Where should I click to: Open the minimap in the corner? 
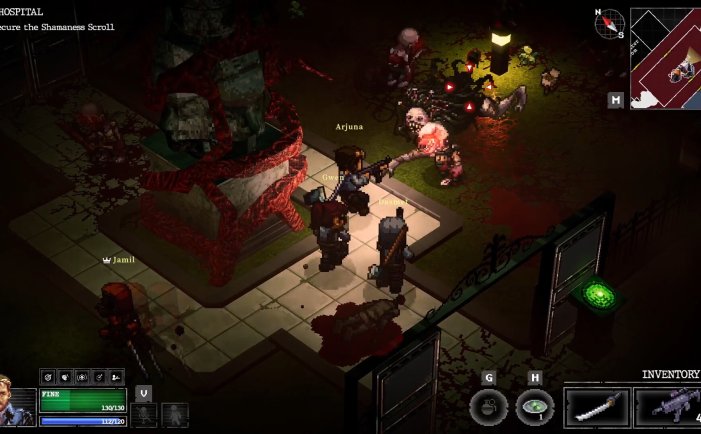click(x=666, y=58)
